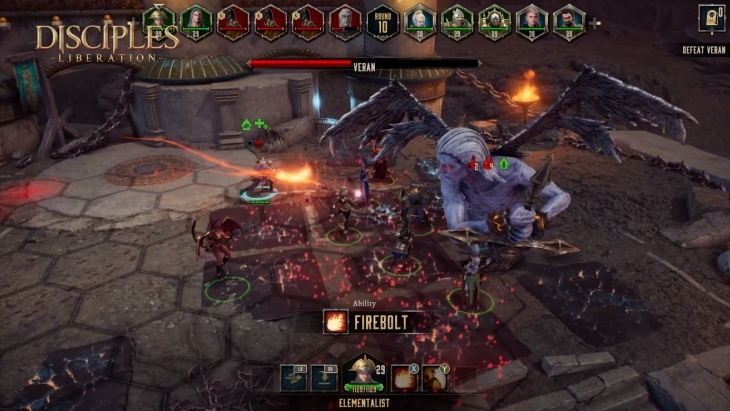Choose the move action with the arrow icon
This screenshot has height=411, width=730.
294,377
